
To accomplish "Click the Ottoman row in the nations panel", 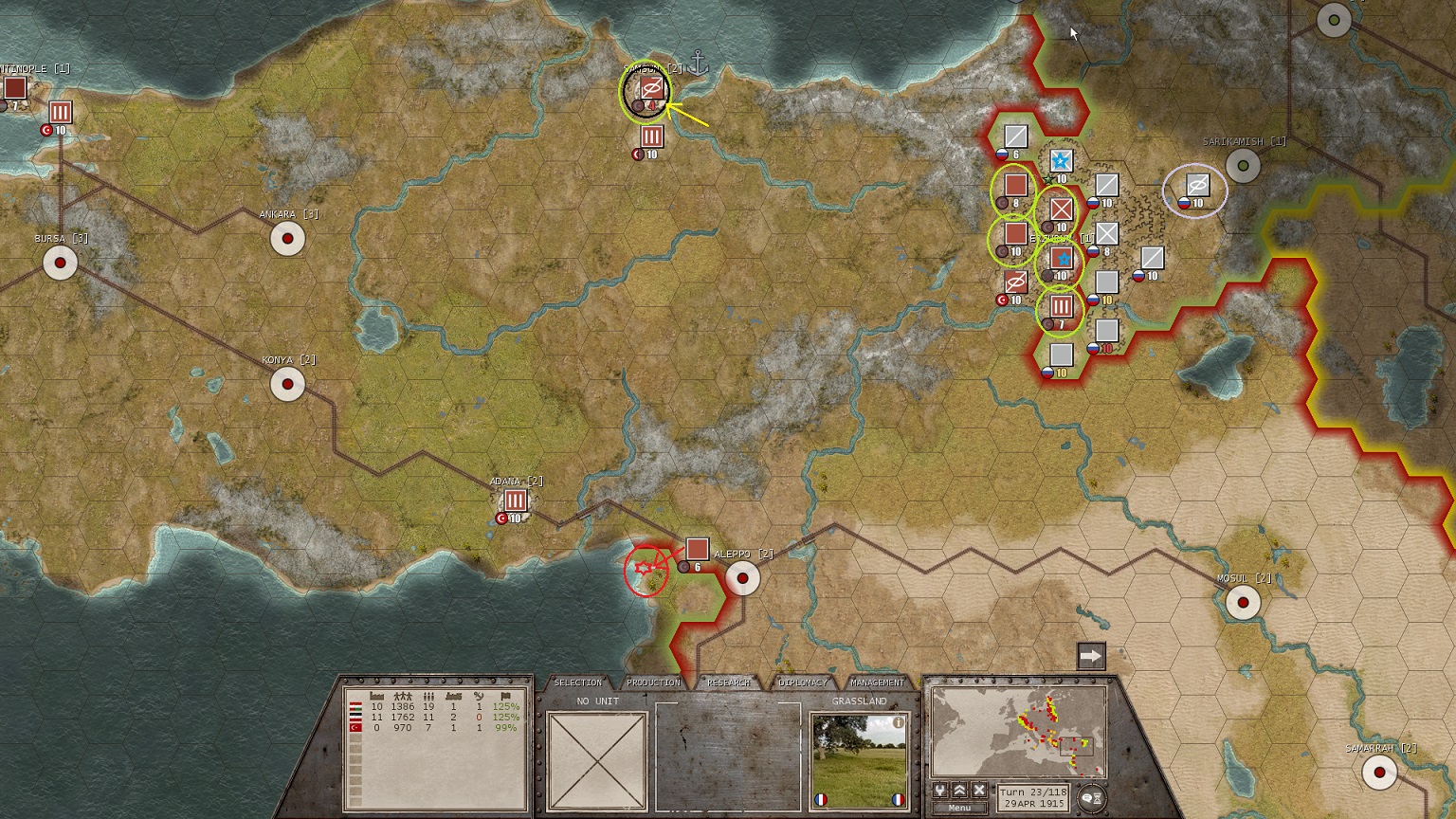I will point(436,727).
